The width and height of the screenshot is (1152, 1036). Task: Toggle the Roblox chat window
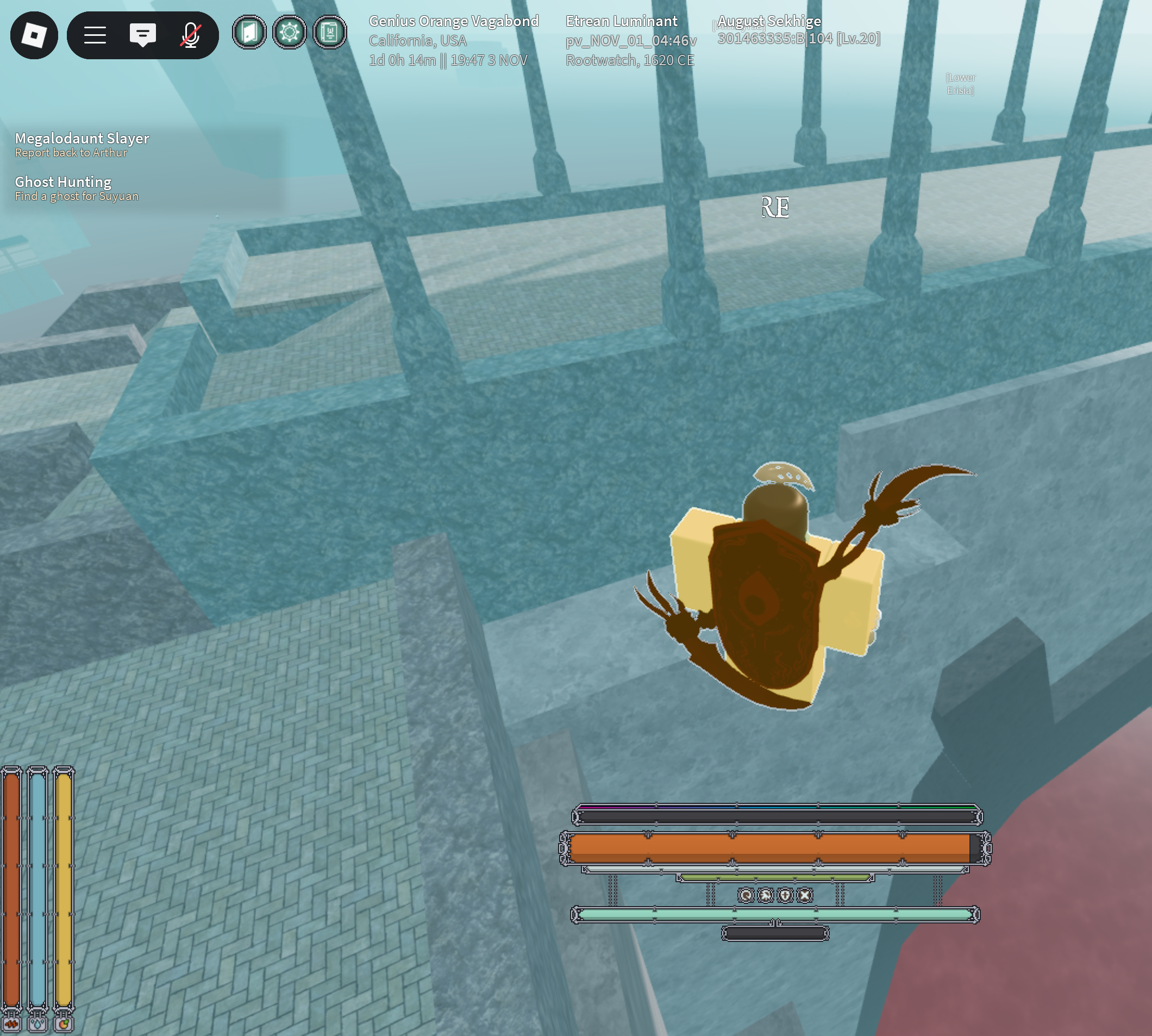coord(142,35)
